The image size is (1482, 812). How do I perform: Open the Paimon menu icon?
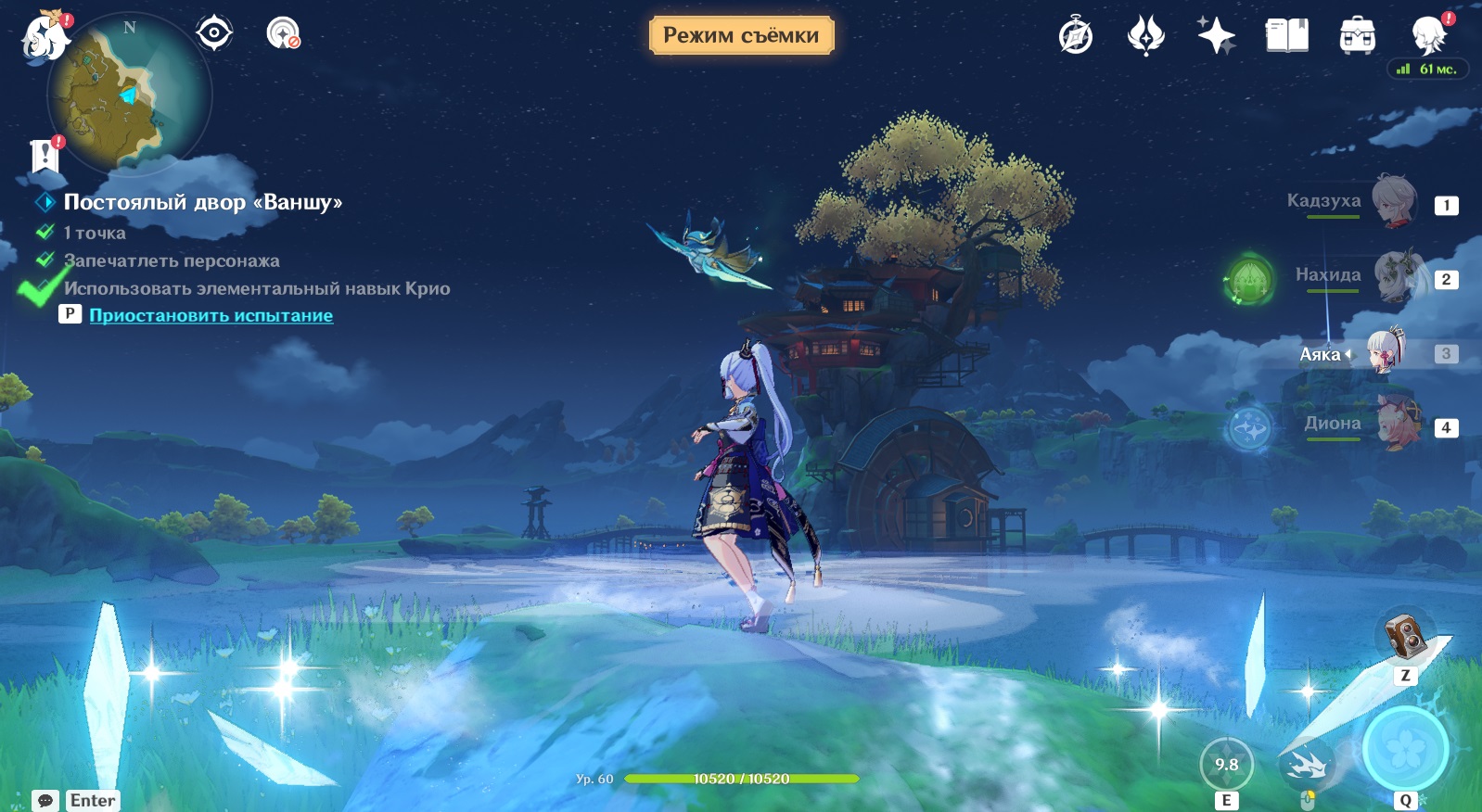[x=45, y=37]
